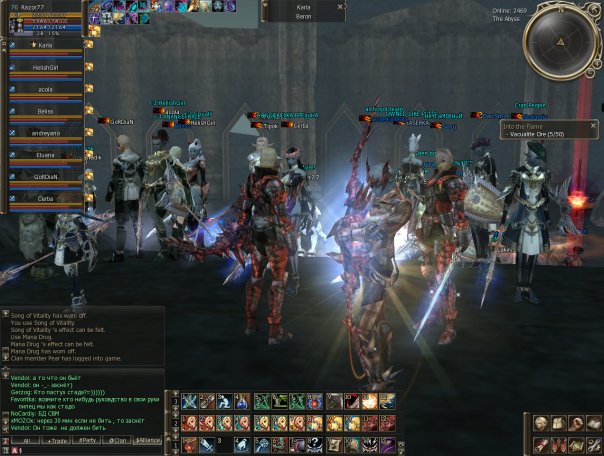Screen dimensions: 604x456
Task: Click the chat message input field
Action: (x=90, y=450)
